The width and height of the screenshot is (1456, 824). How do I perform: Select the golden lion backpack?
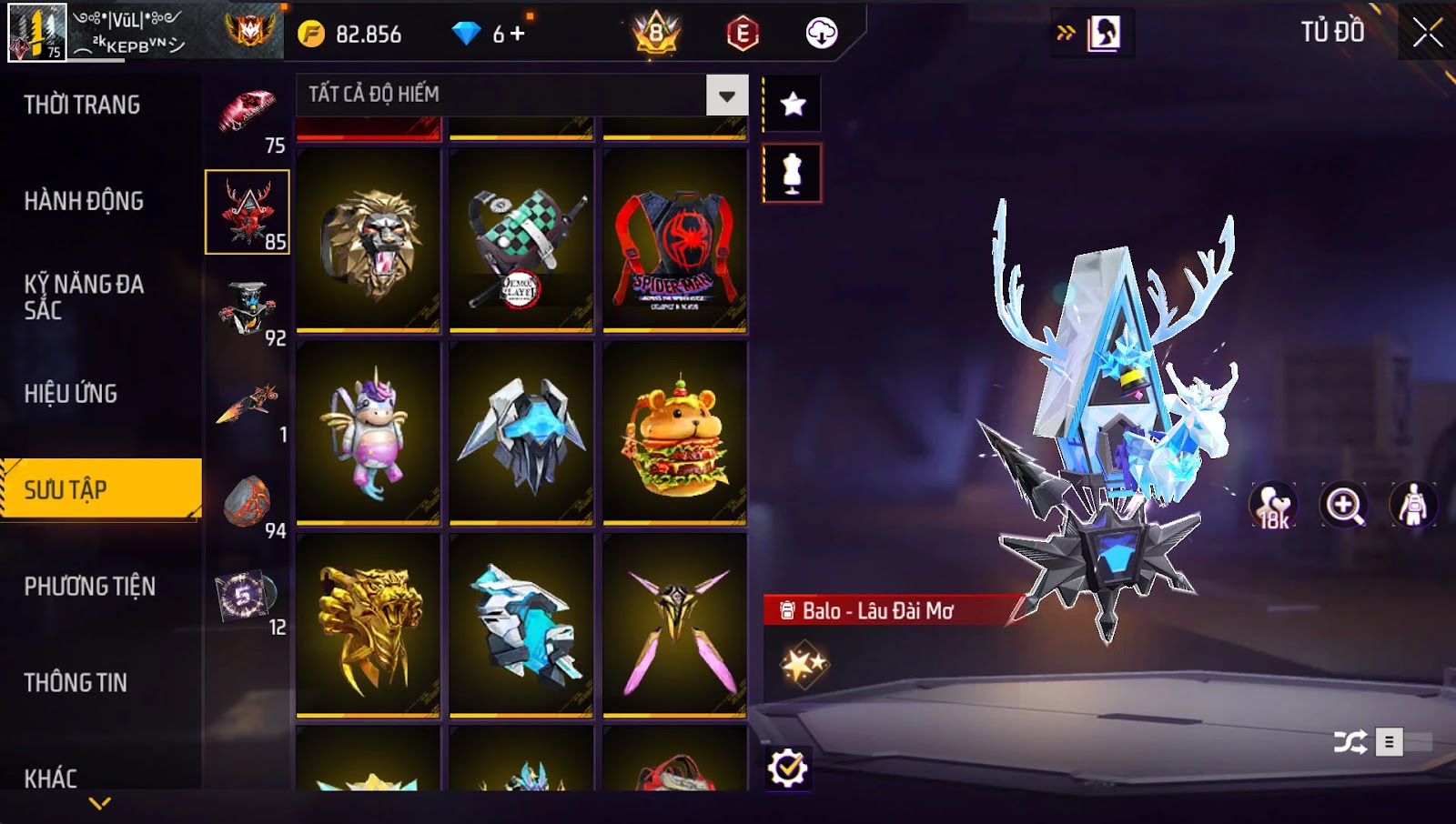tap(369, 240)
